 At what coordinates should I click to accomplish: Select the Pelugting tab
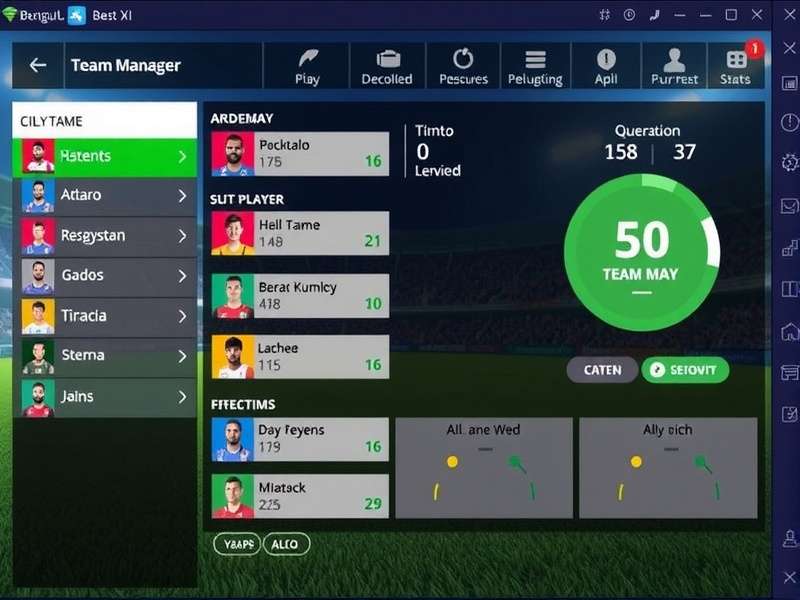coord(535,66)
